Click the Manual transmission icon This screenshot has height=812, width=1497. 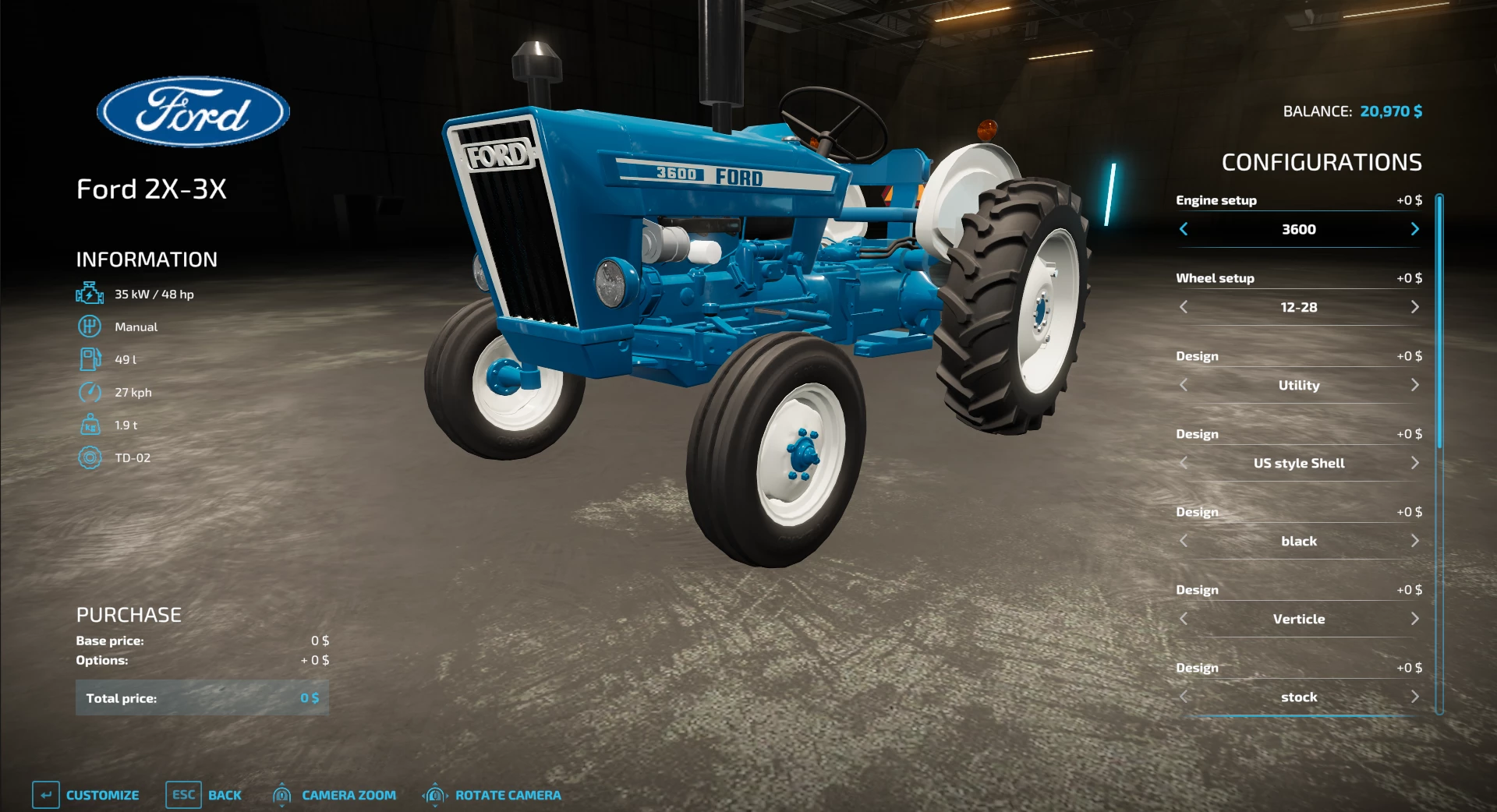(x=90, y=327)
